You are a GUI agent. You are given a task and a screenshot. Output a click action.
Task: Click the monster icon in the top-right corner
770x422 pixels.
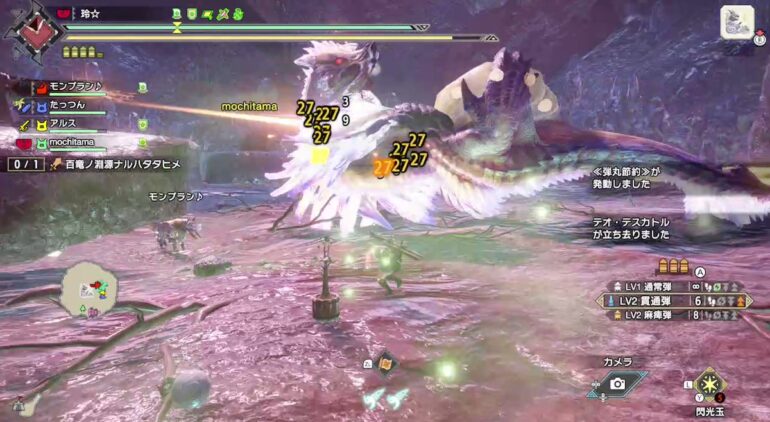click(737, 23)
